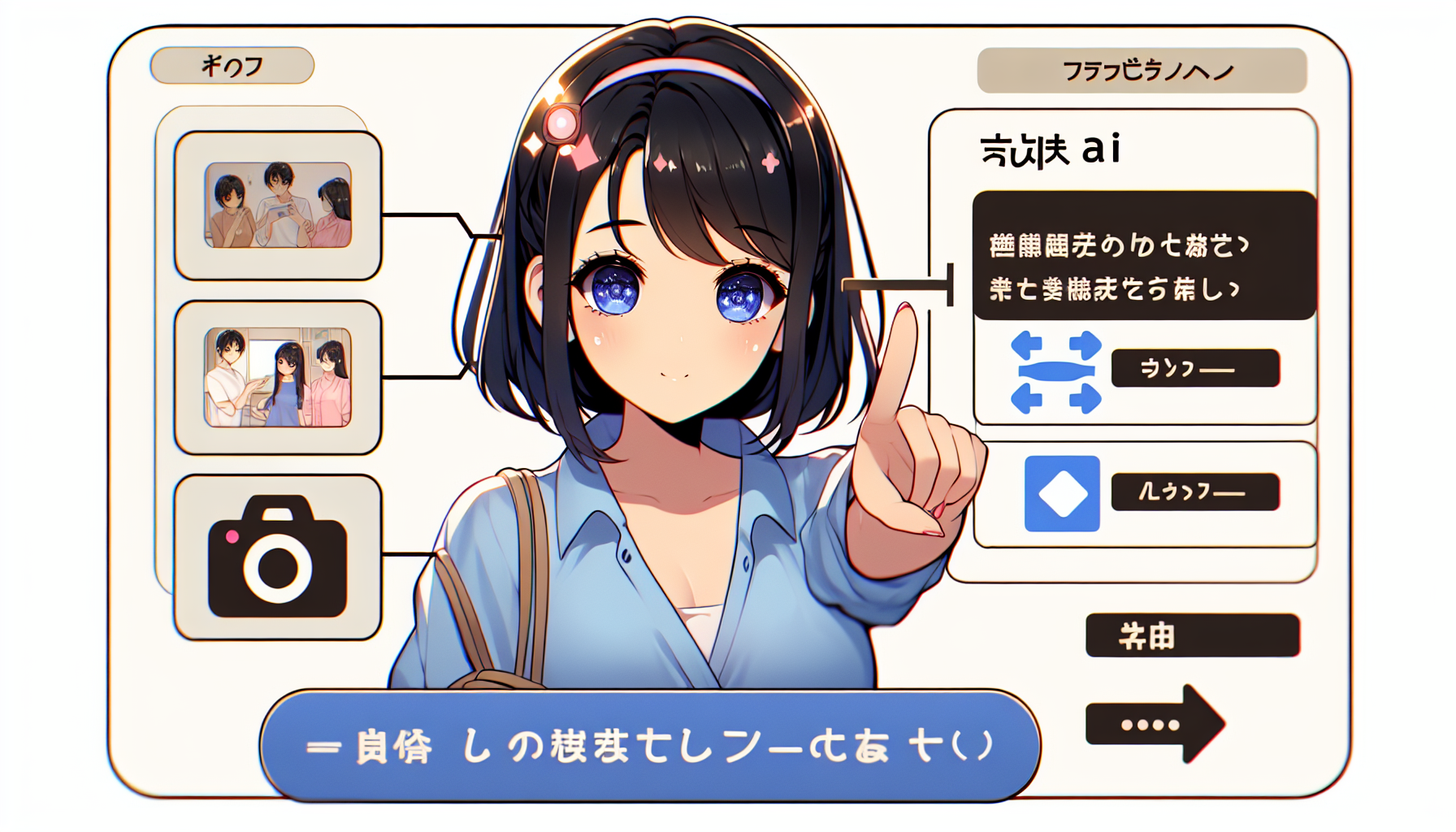The image size is (1456, 832).
Task: Click the blue four-arrows expand icon
Action: pyautogui.click(x=1055, y=372)
